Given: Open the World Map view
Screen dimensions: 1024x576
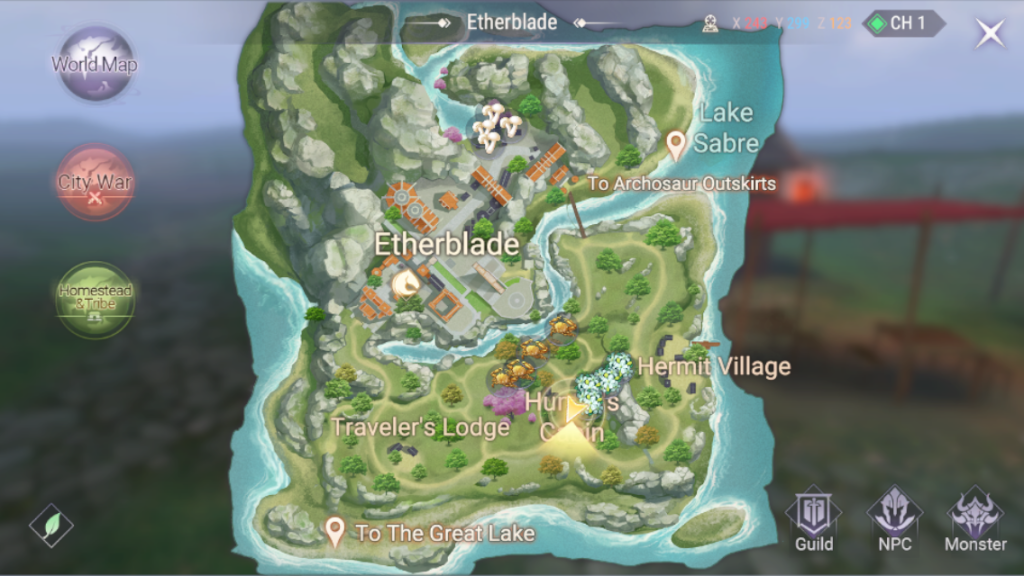Looking at the screenshot, I should point(95,65).
